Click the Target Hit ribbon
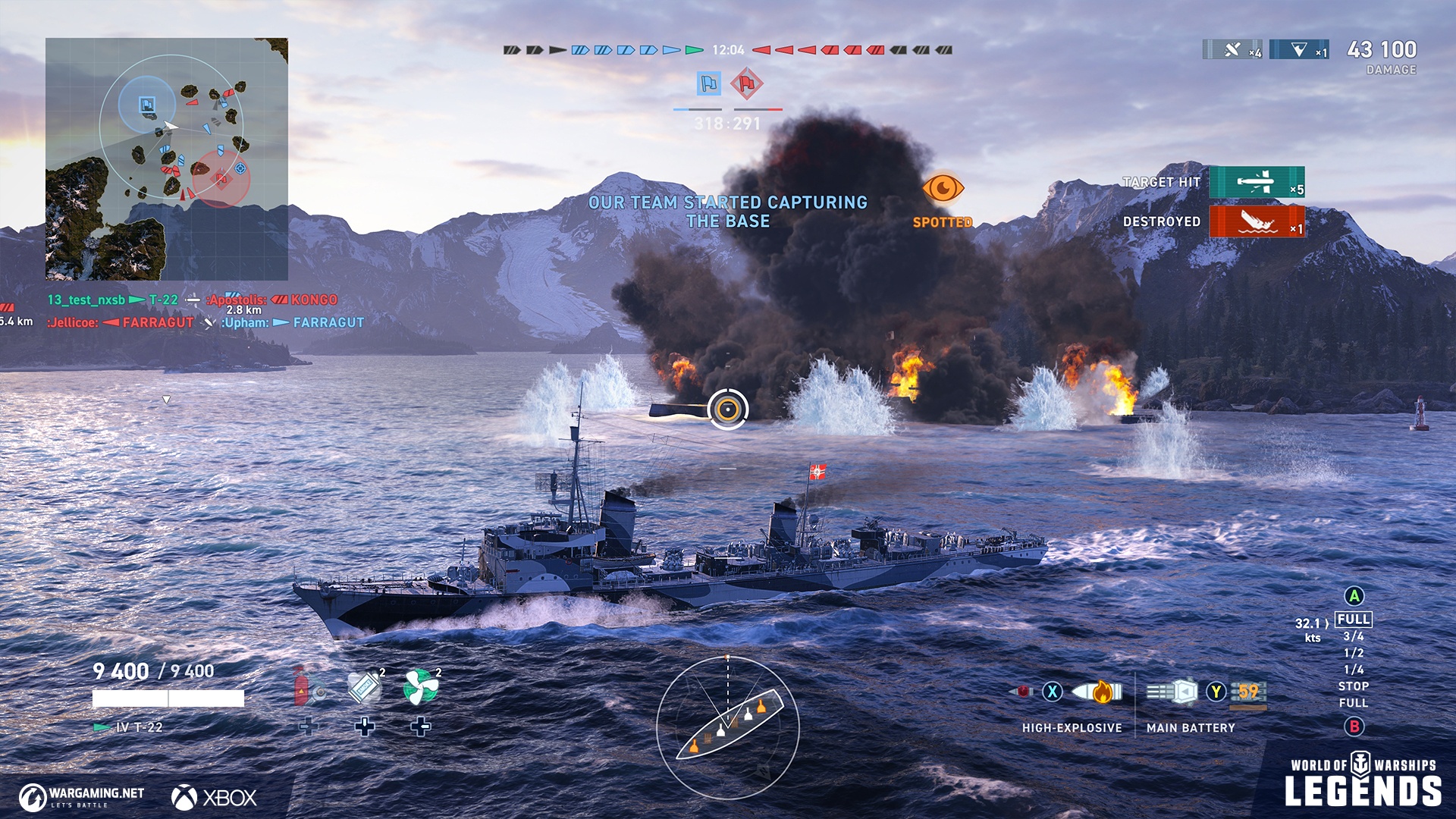Image resolution: width=1456 pixels, height=819 pixels. [x=1257, y=182]
